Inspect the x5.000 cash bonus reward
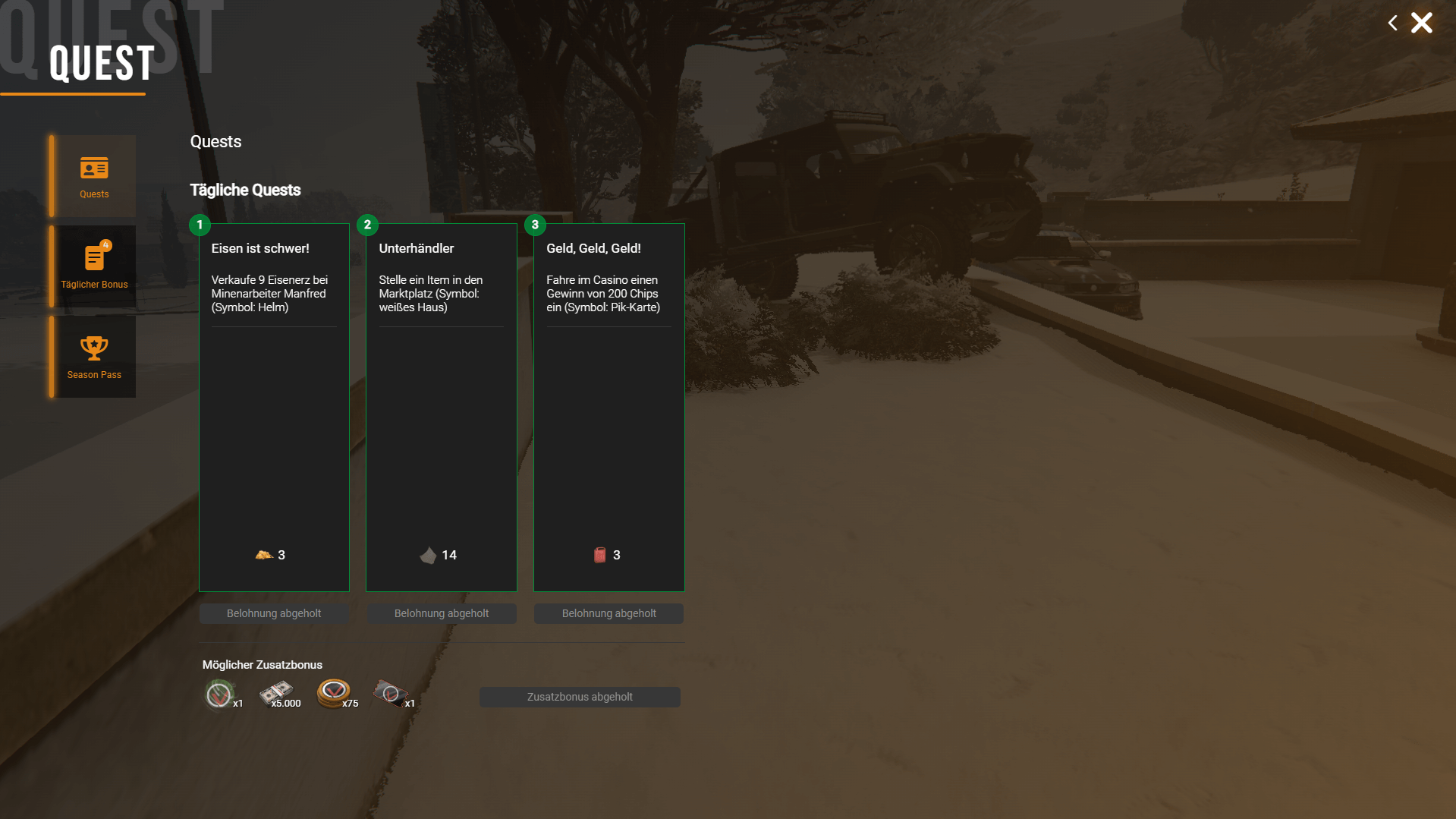Screen dimensions: 1456x819 [x=277, y=693]
